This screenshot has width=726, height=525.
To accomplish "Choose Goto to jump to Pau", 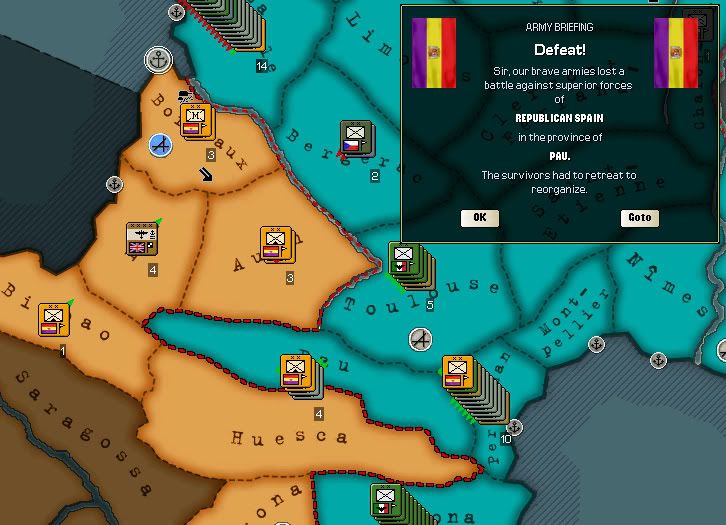I will (x=640, y=218).
